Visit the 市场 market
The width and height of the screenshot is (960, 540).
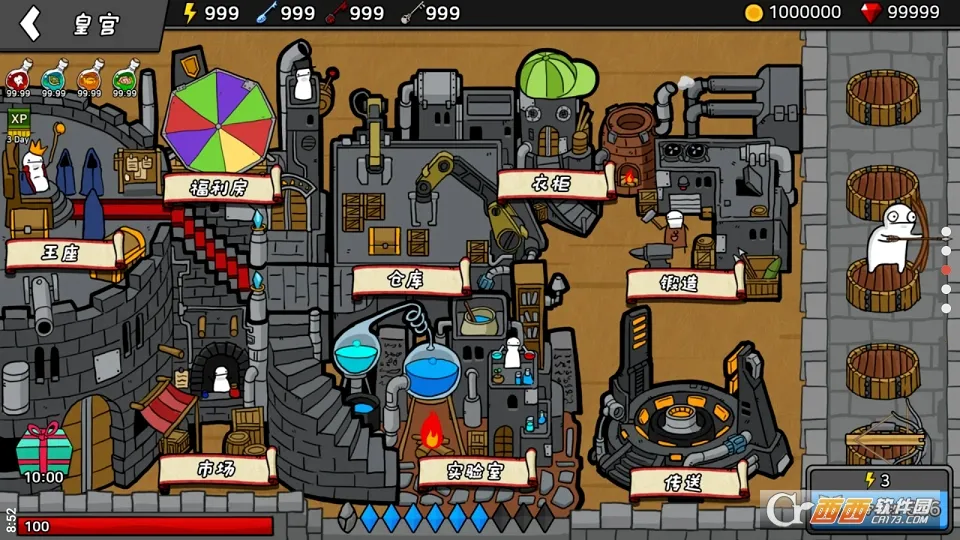coord(217,467)
